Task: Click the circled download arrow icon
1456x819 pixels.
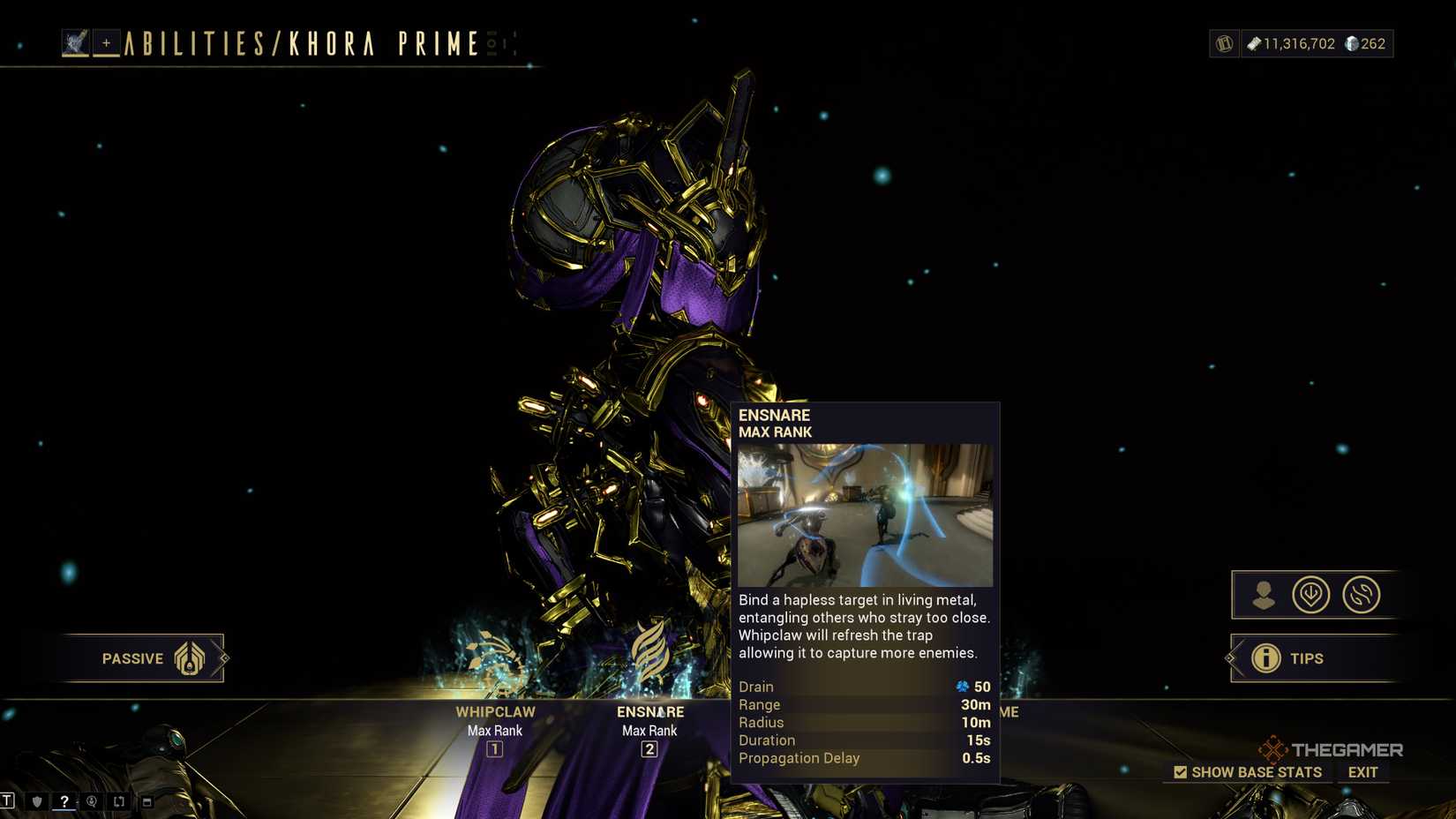Action: [x=1312, y=595]
